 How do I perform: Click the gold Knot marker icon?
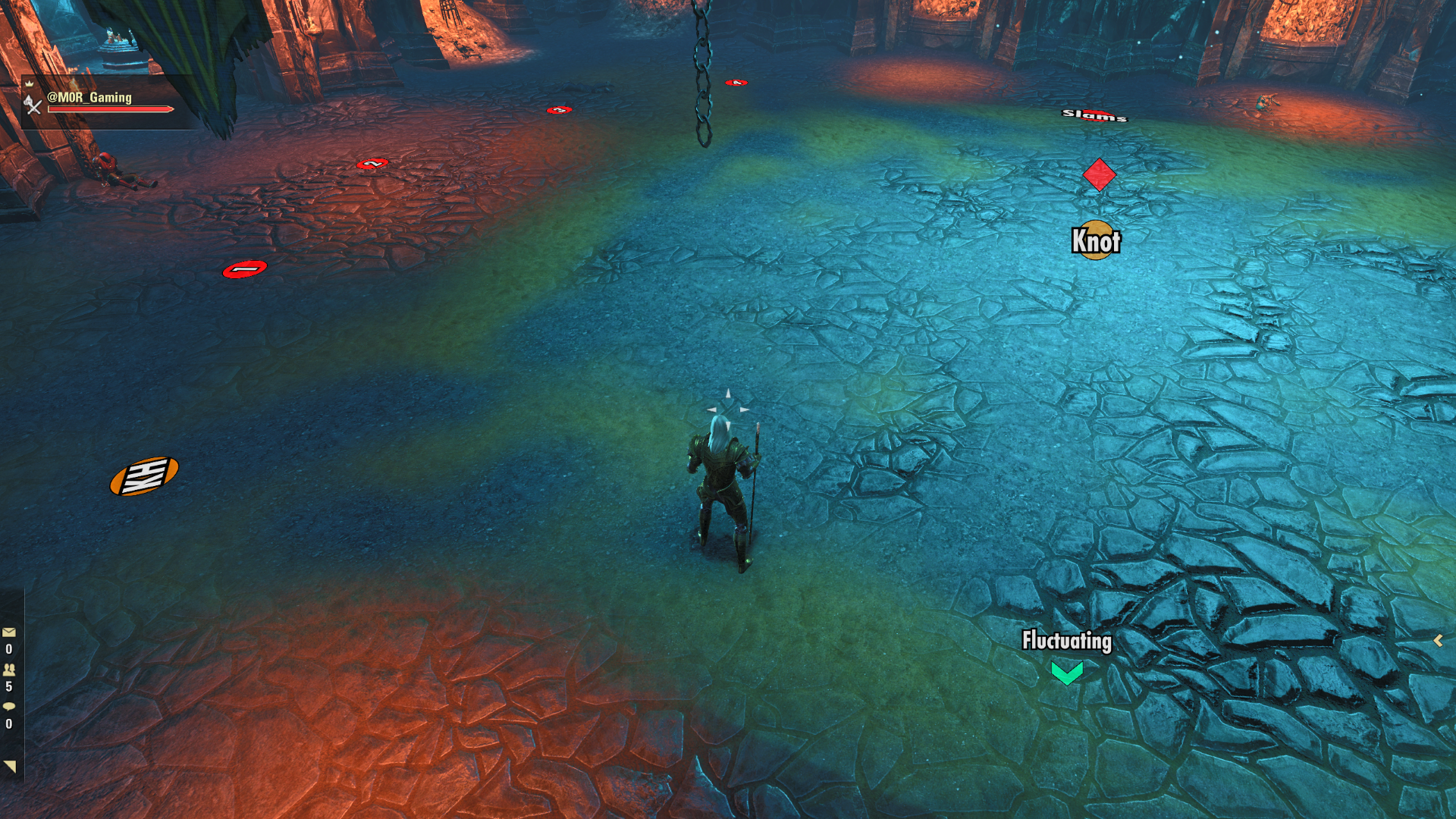(1095, 240)
